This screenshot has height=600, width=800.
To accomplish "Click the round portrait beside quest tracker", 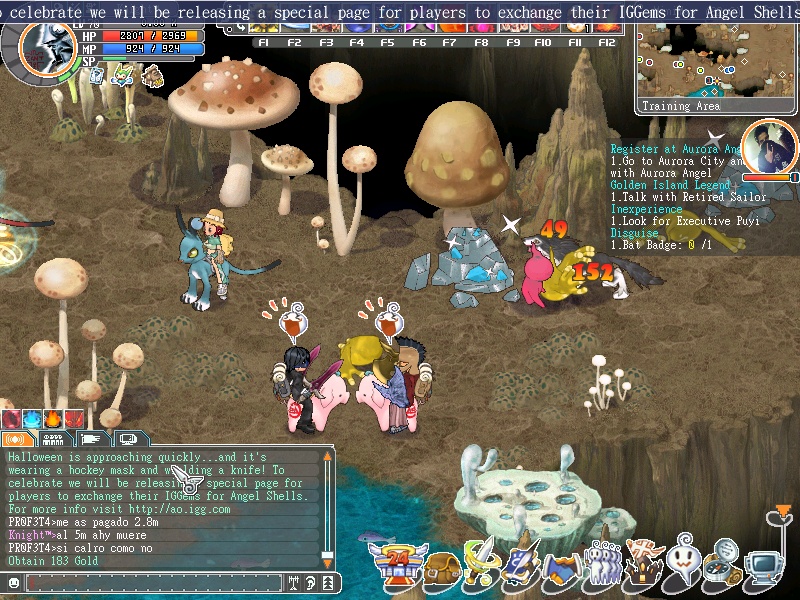I will coord(769,148).
